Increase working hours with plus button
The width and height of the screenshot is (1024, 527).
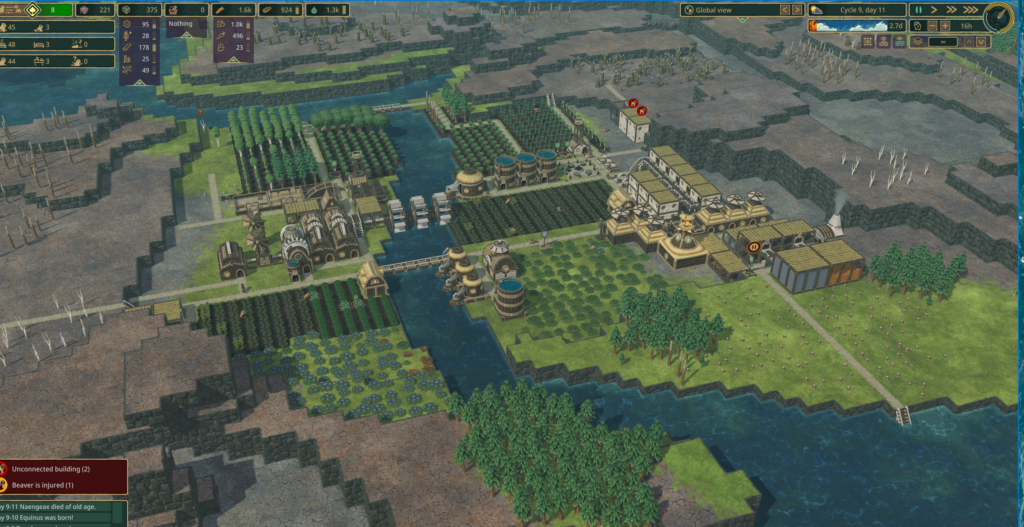pyautogui.click(x=946, y=26)
